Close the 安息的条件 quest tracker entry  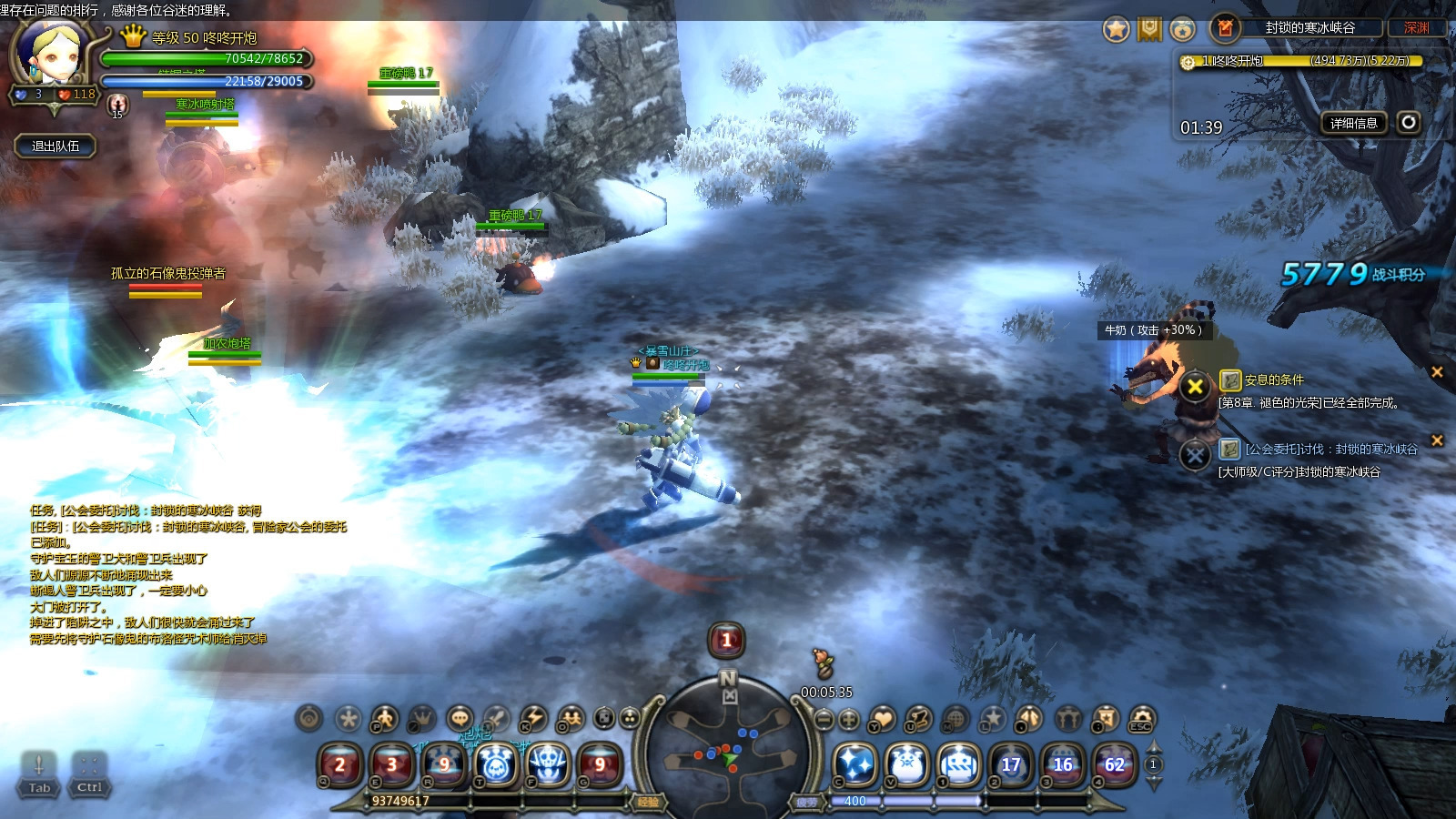click(1437, 371)
